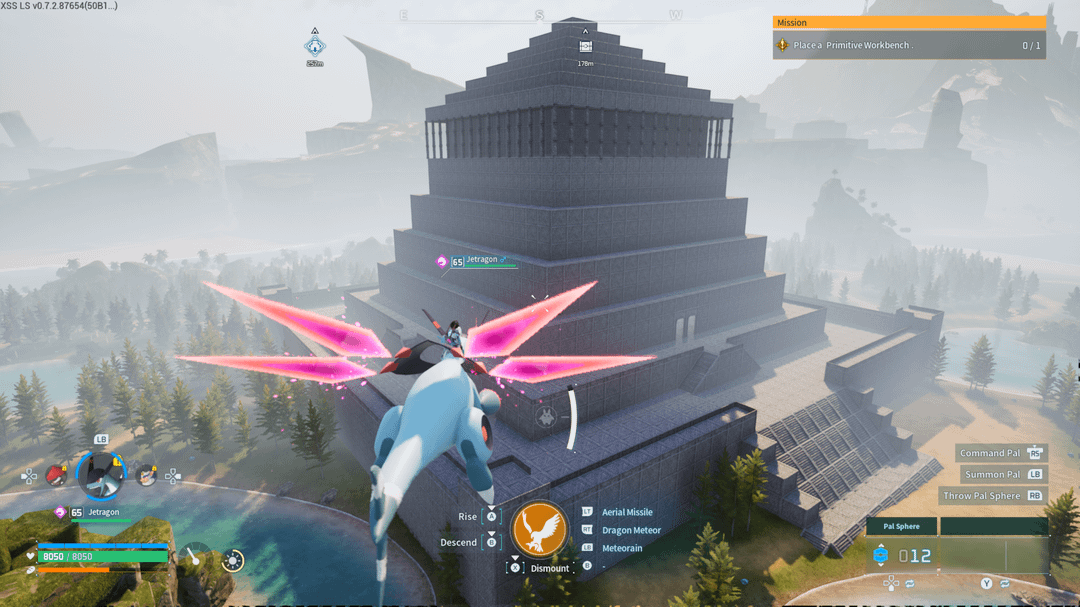Open the Primitive Workbench mission tracker
Image resolution: width=1080 pixels, height=607 pixels.
click(x=908, y=45)
